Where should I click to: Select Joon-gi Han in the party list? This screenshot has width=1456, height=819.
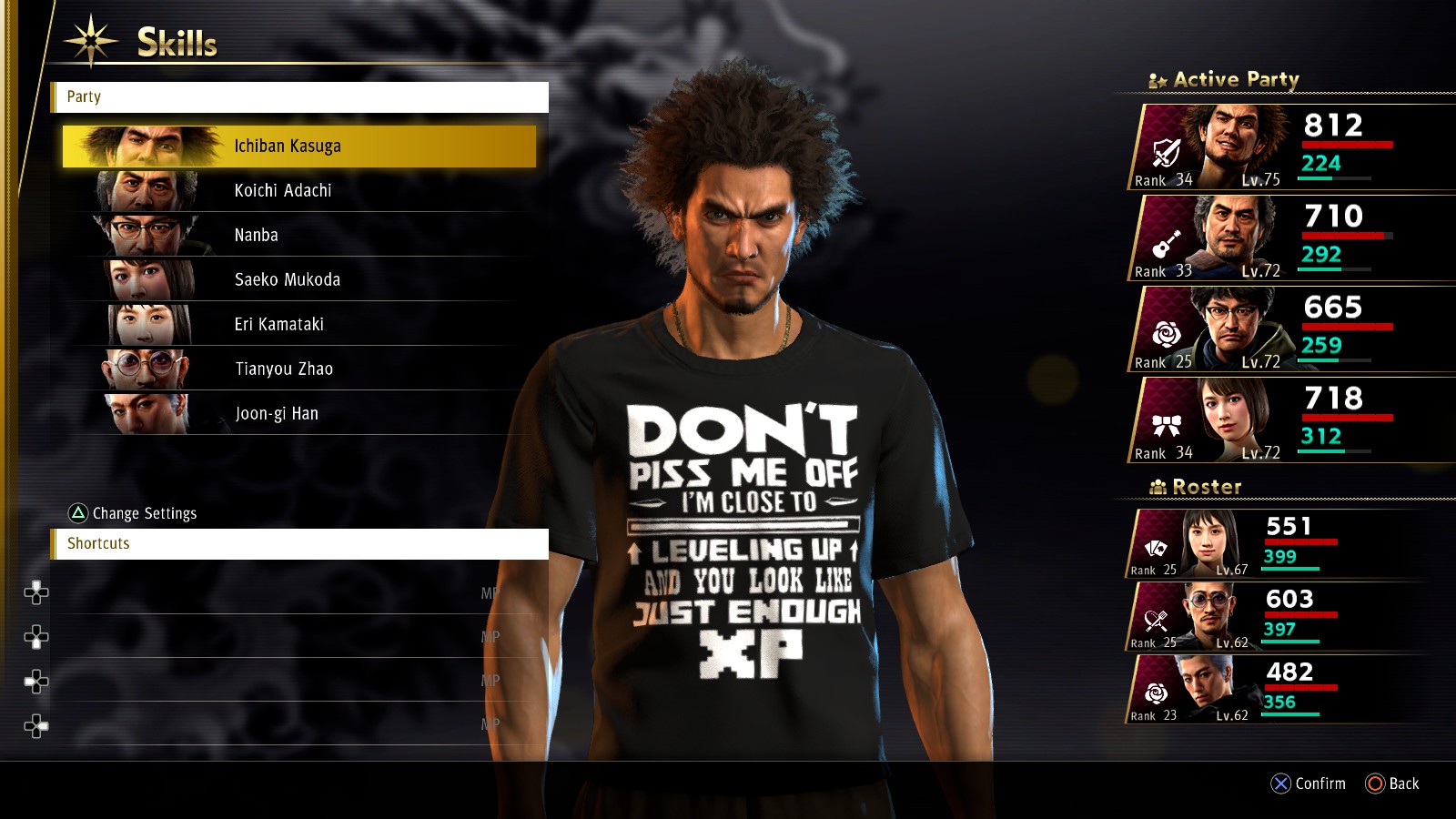click(x=298, y=414)
